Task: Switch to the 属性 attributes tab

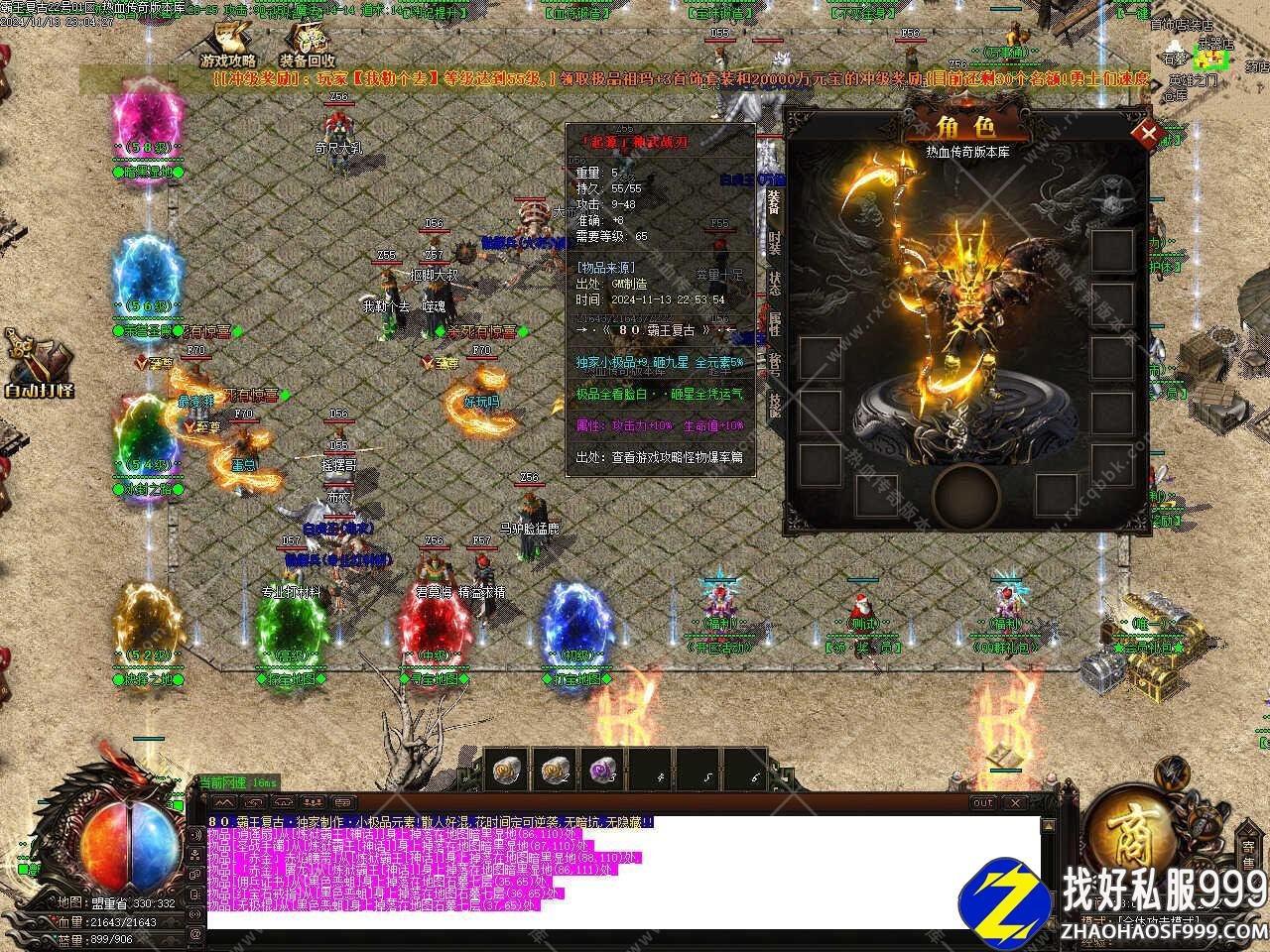Action: (x=773, y=323)
